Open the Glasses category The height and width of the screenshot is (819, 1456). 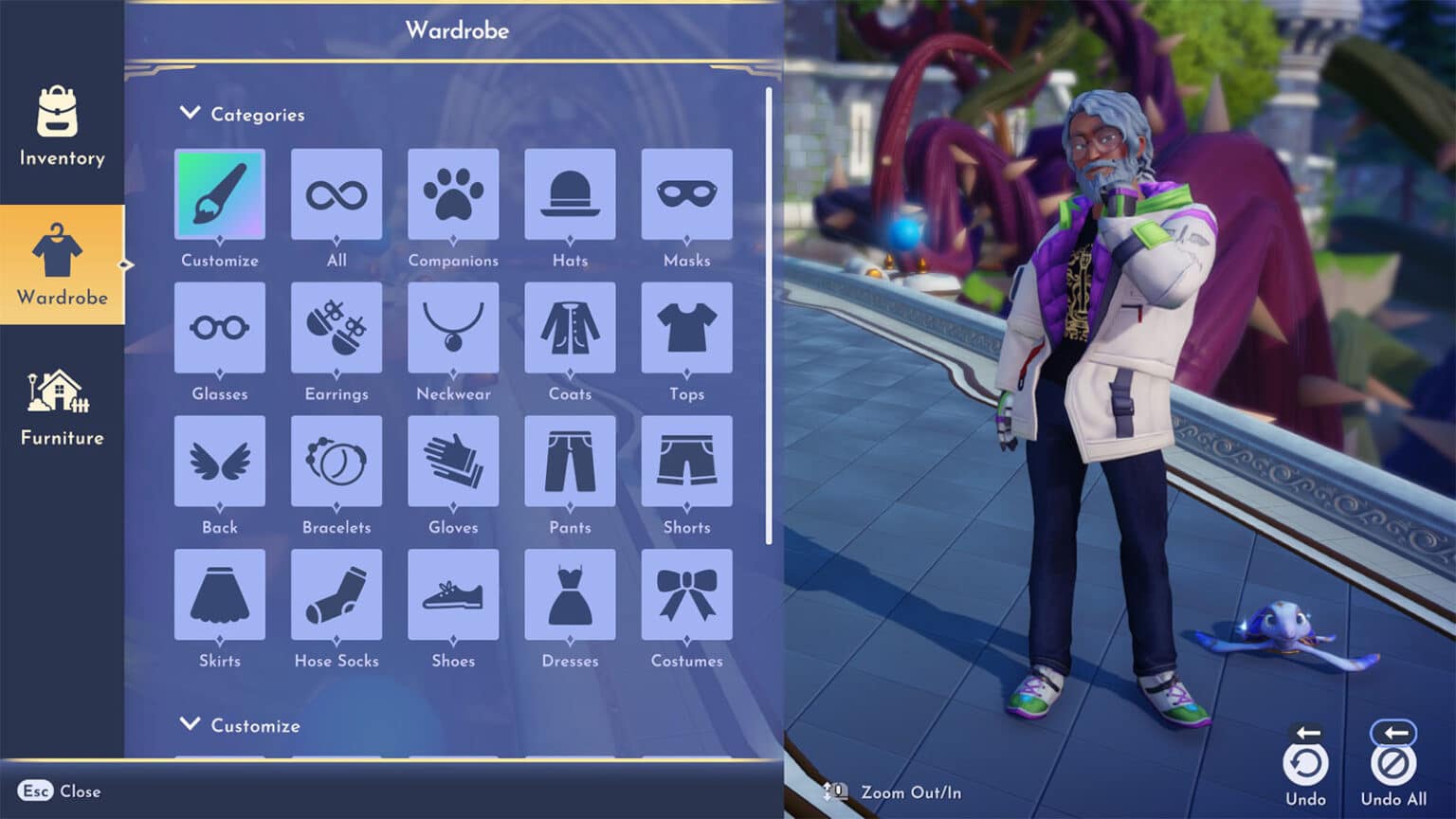pos(220,330)
